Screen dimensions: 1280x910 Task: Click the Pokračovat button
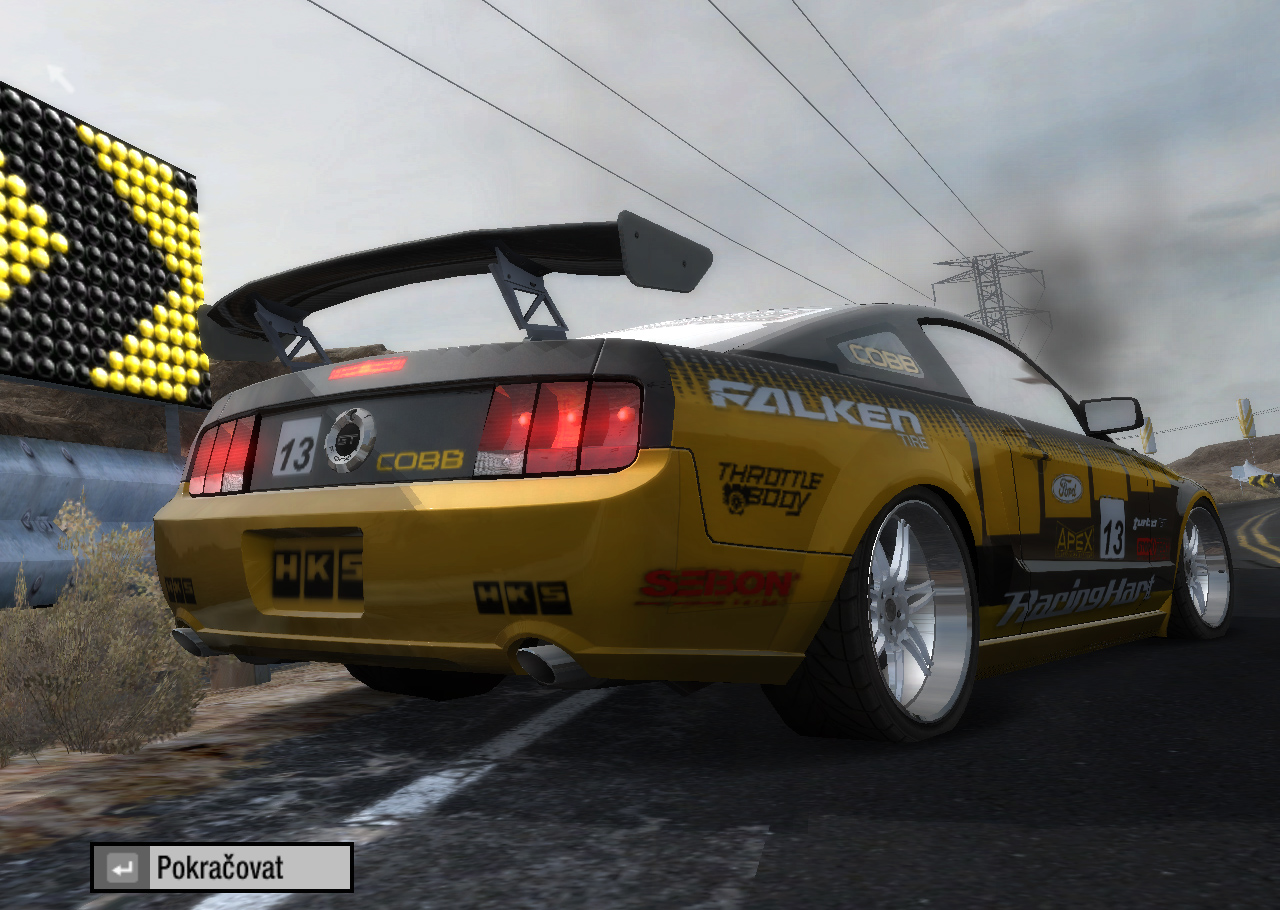click(x=222, y=867)
